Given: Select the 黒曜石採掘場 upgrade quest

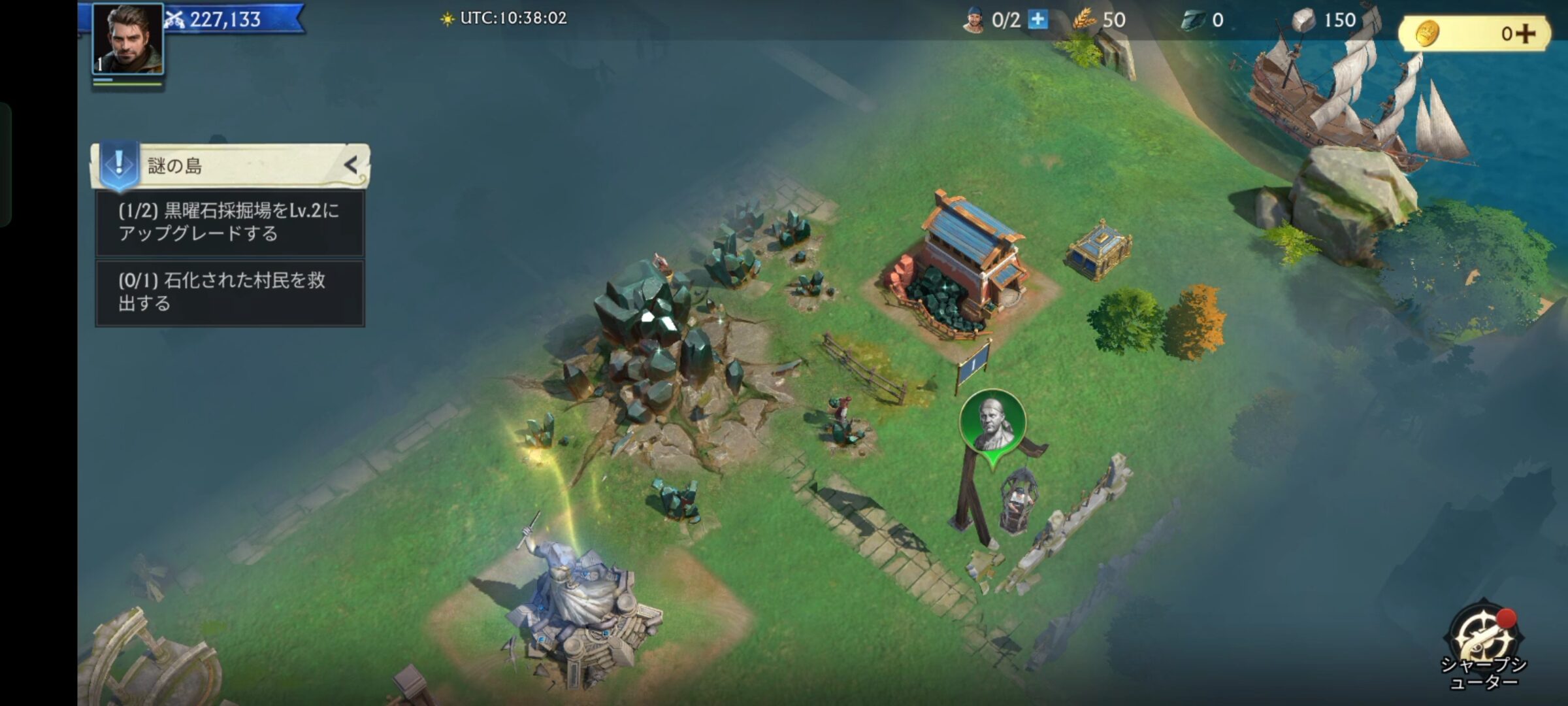Looking at the screenshot, I should (230, 222).
